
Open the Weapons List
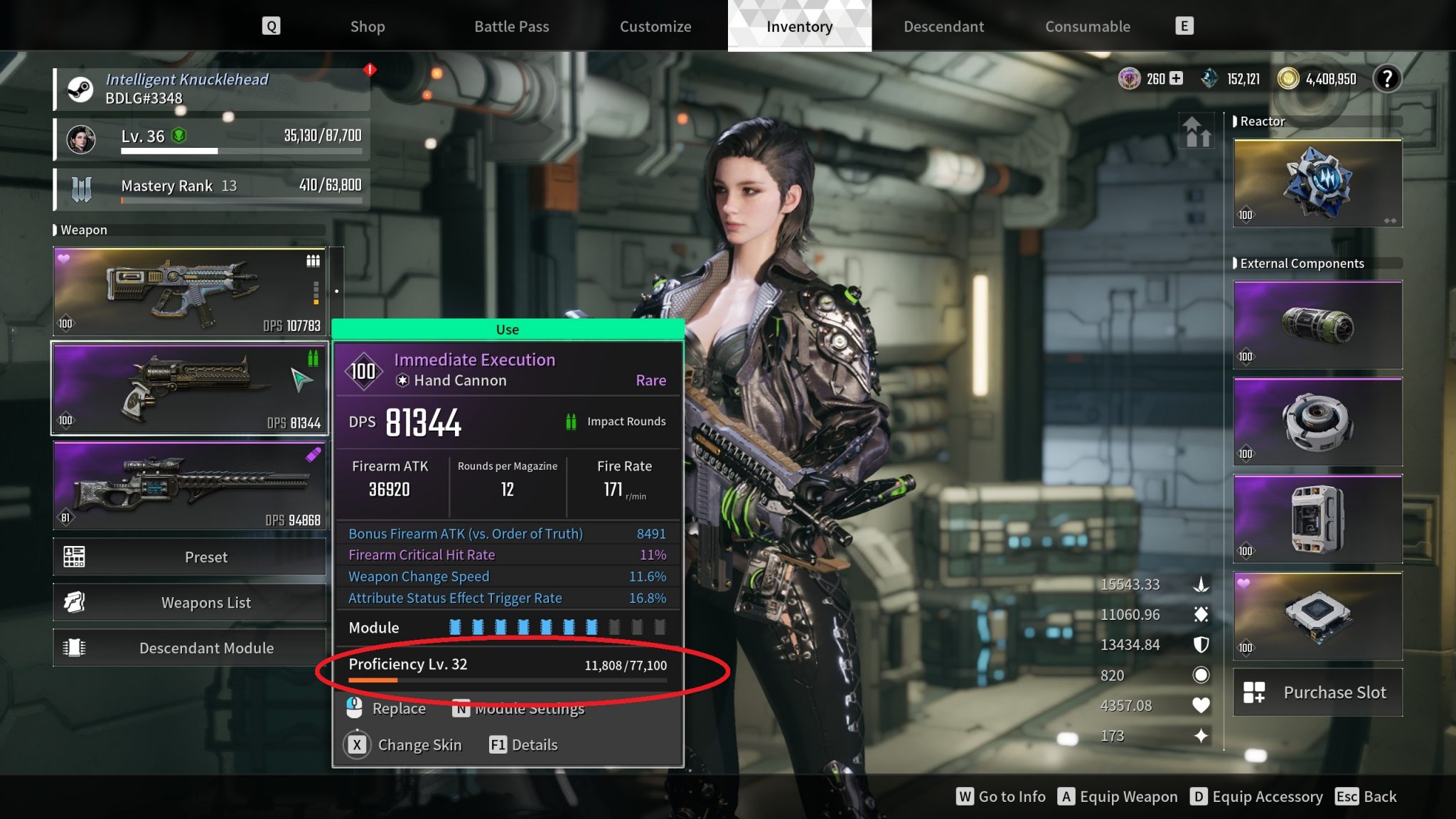click(206, 602)
